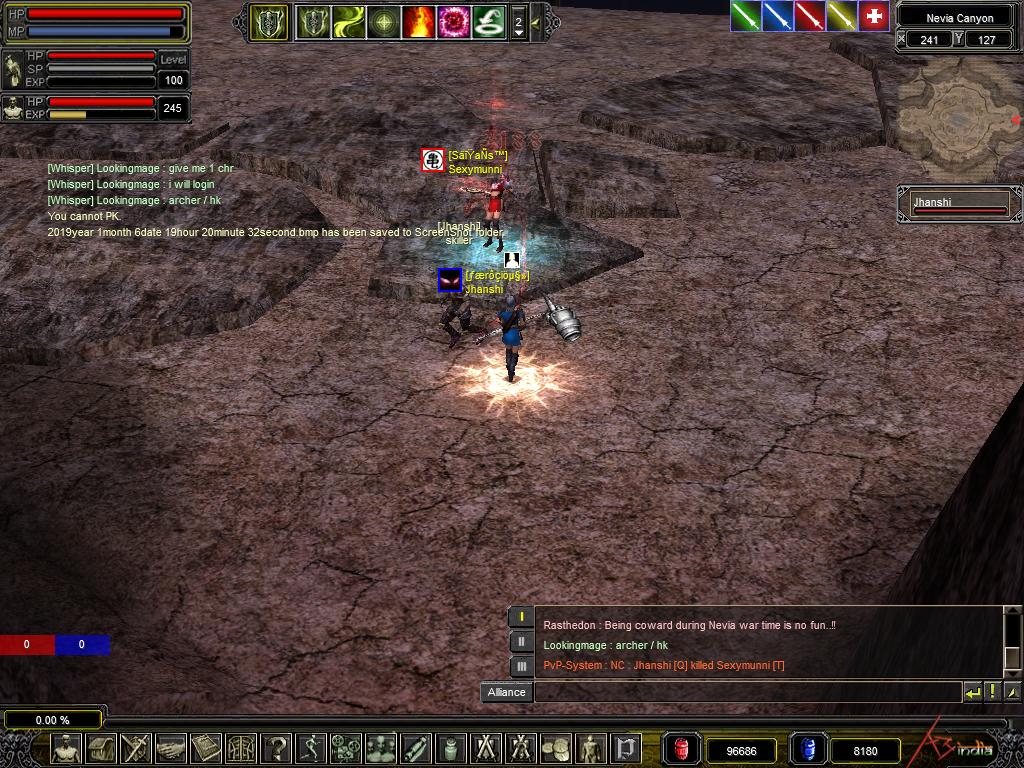Choose the red sword buff icon
This screenshot has height=768, width=1024.
coord(809,16)
